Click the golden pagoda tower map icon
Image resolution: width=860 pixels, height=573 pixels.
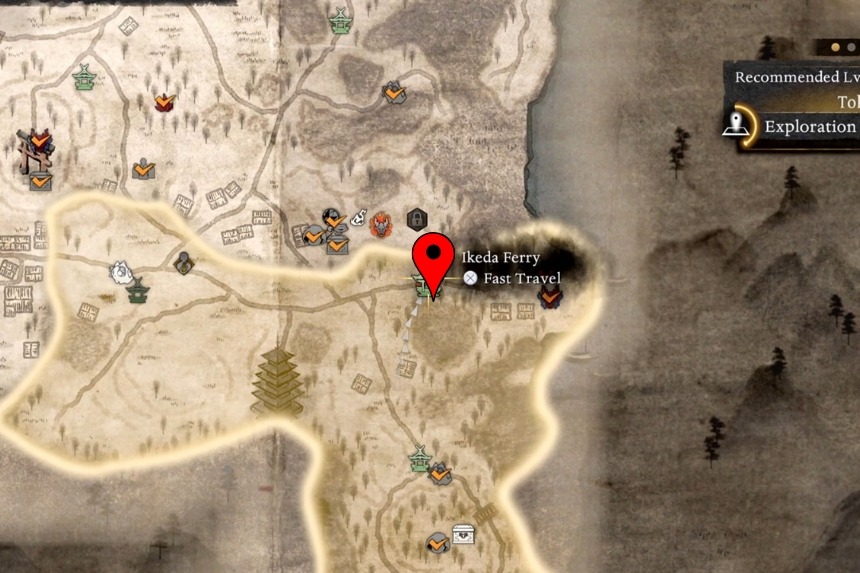coord(277,381)
